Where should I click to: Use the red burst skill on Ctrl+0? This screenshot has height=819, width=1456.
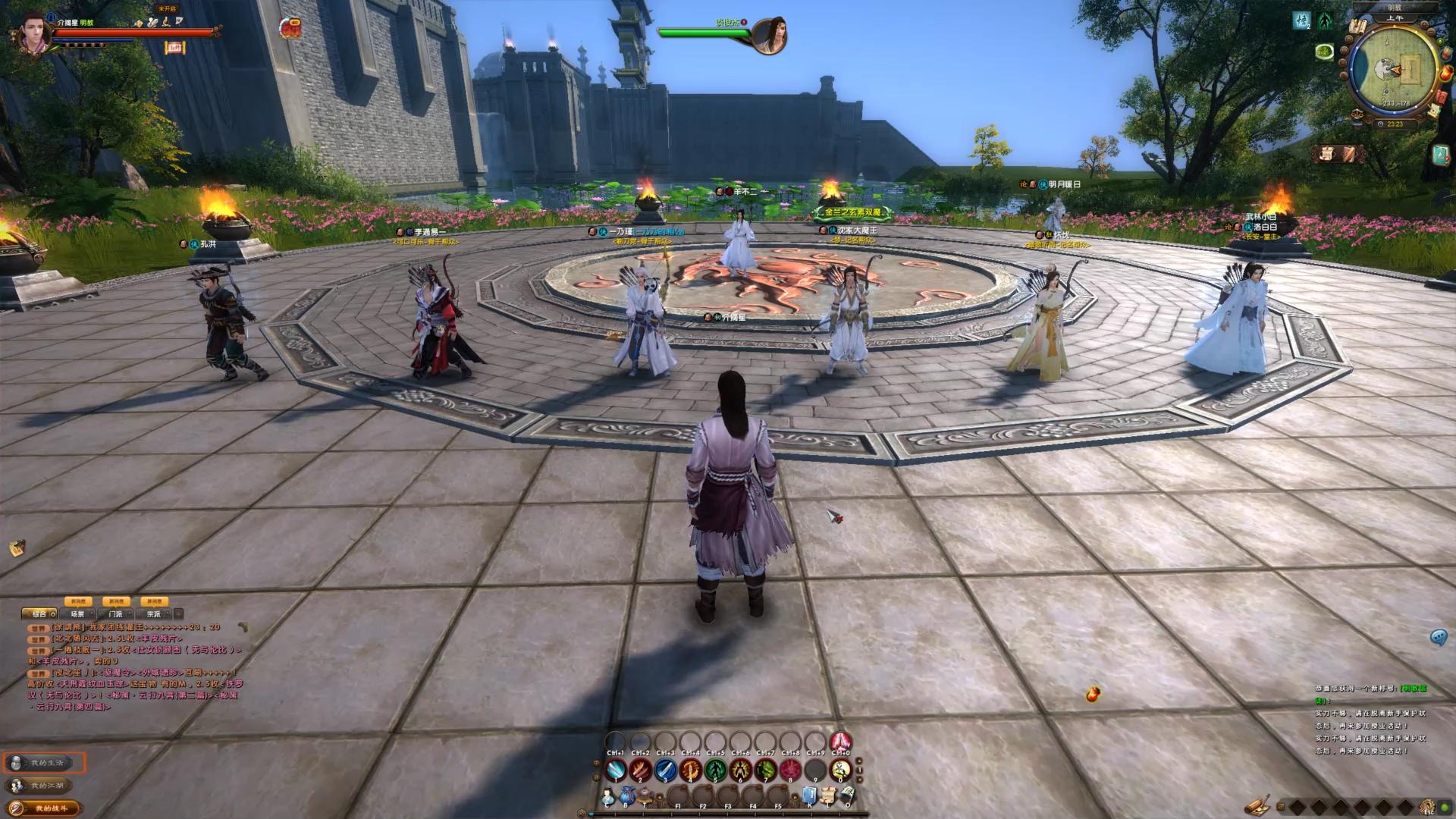tap(840, 742)
